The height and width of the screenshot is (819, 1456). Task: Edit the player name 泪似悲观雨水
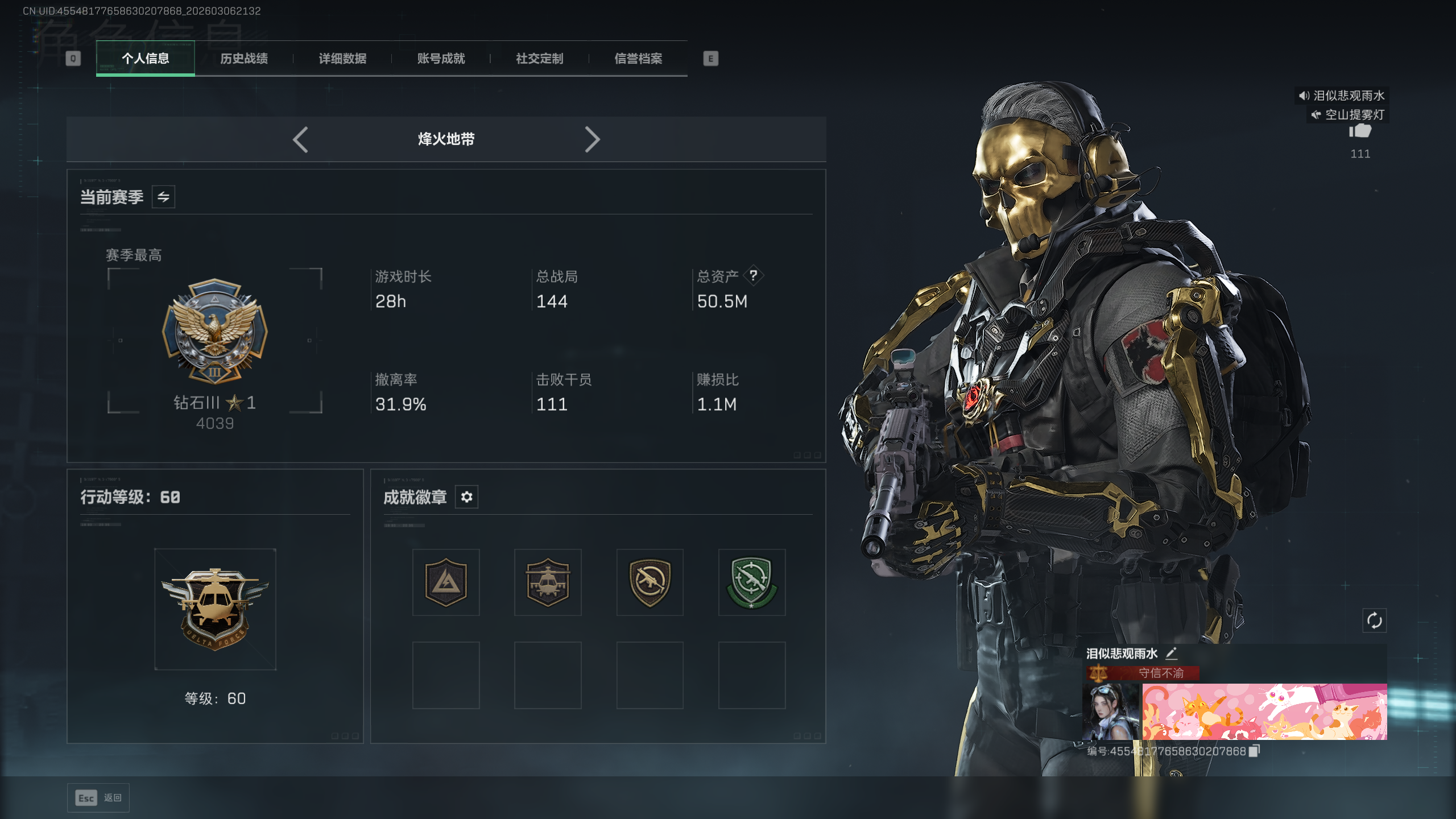click(x=1171, y=653)
